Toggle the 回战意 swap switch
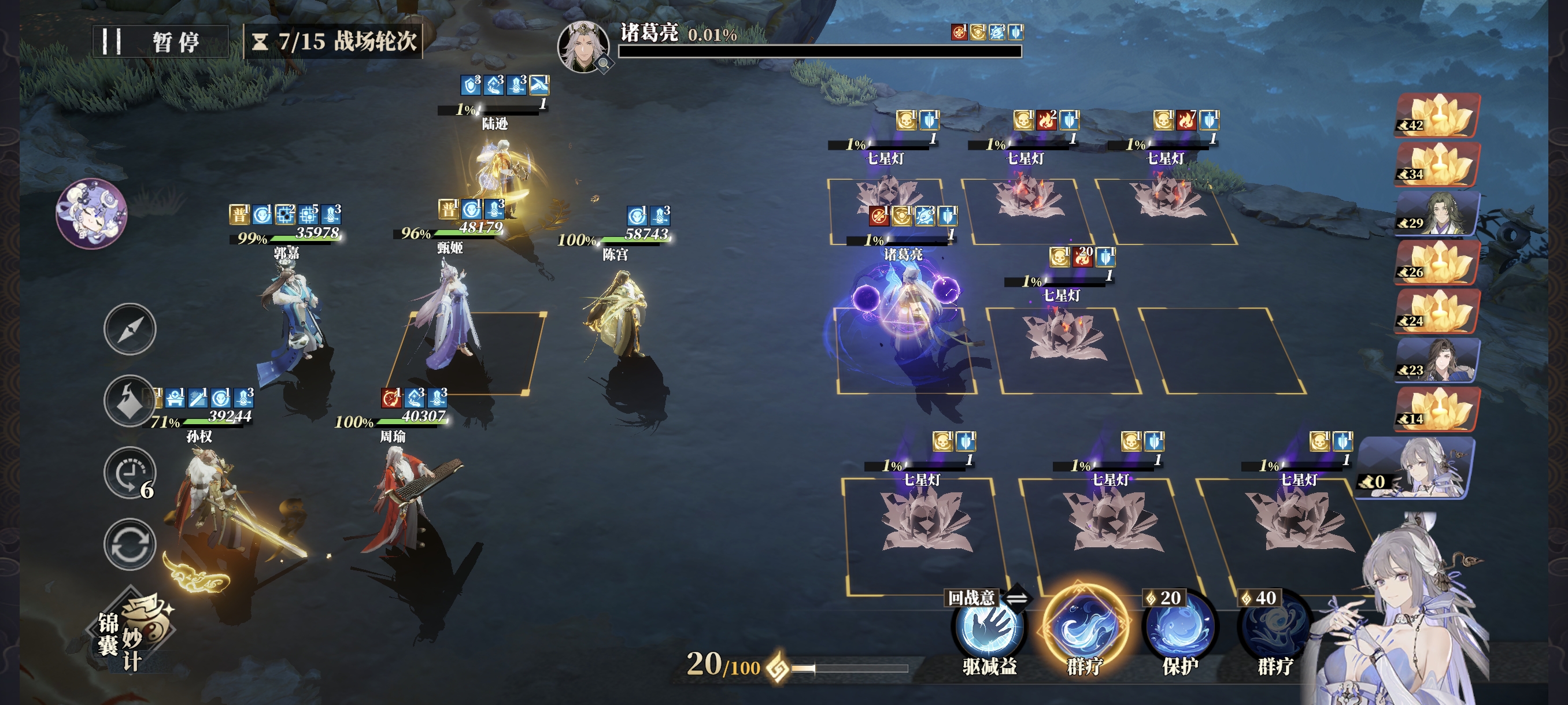The width and height of the screenshot is (1568, 705). pyautogui.click(x=1016, y=598)
